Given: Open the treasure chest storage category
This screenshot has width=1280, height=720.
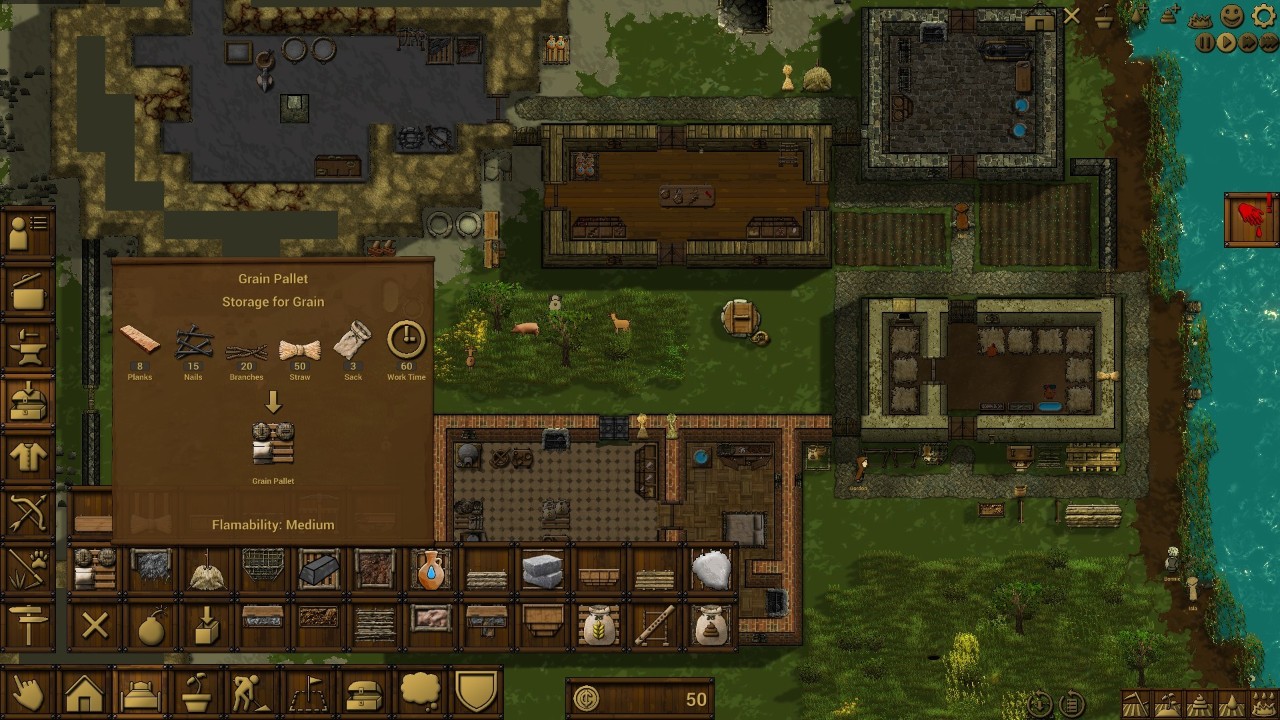Looking at the screenshot, I should (363, 692).
